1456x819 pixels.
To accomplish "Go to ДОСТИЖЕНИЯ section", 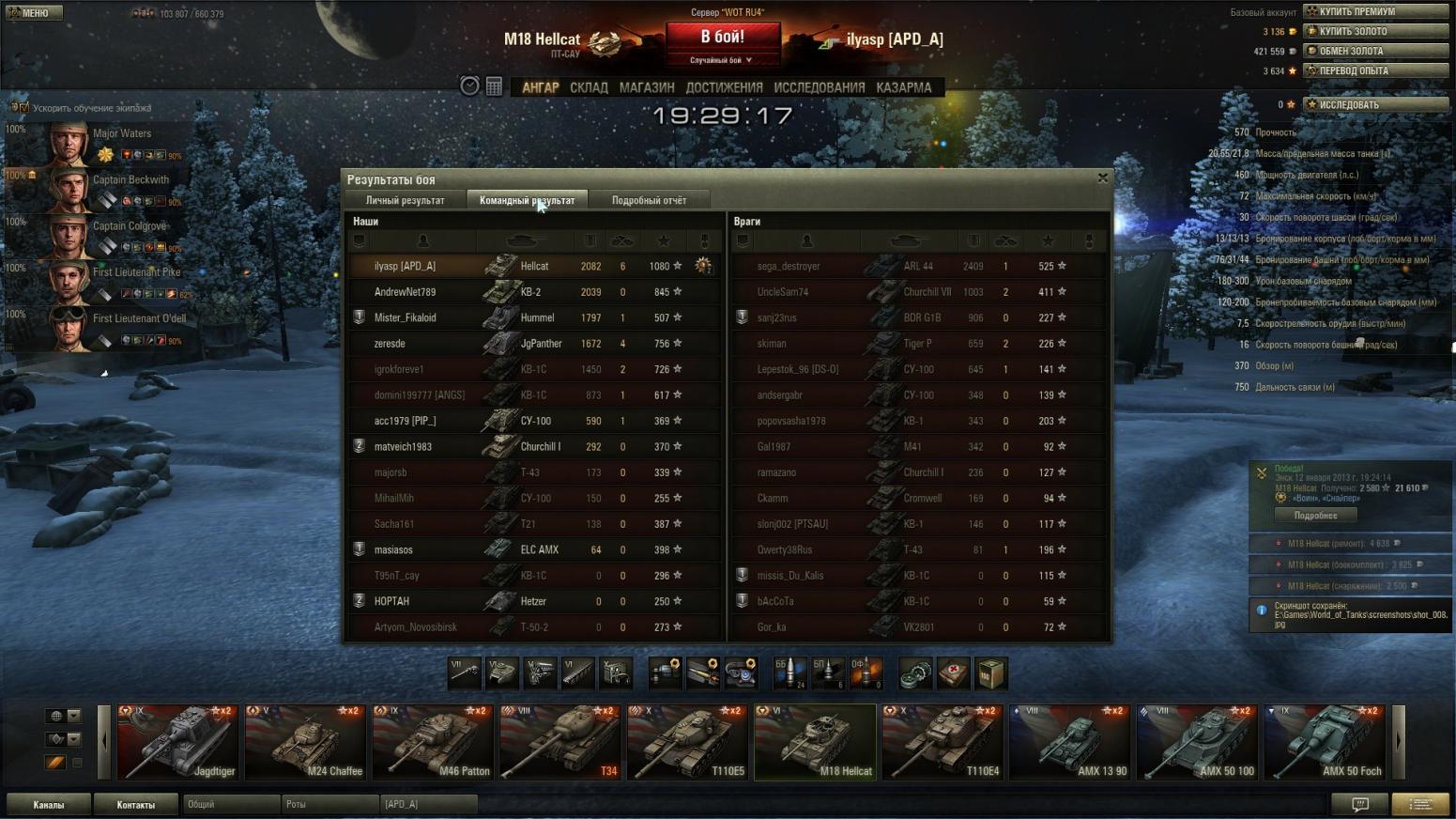I will click(724, 87).
